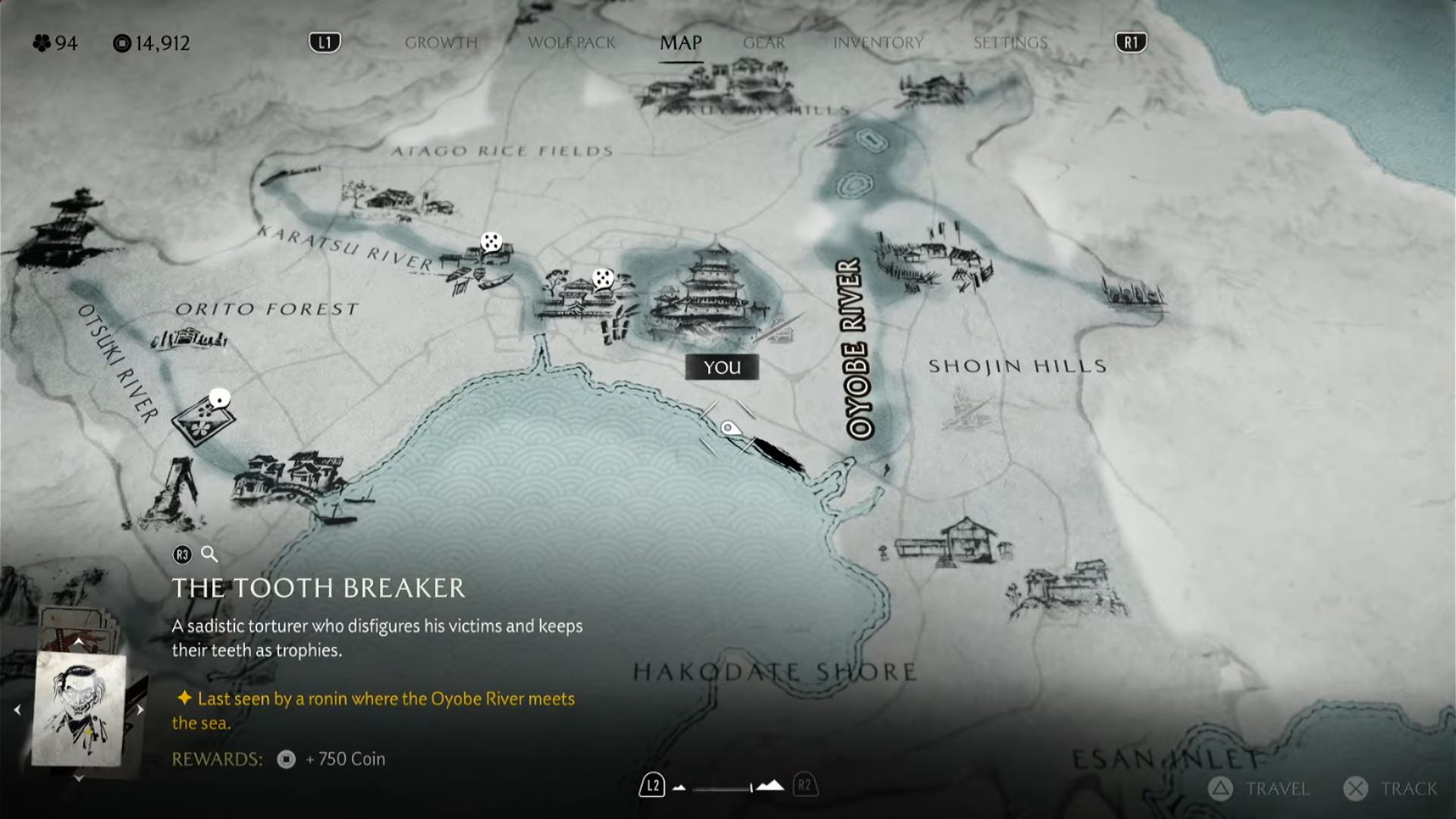Go to the Gear tab
The height and width of the screenshot is (819, 1456).
[x=764, y=42]
